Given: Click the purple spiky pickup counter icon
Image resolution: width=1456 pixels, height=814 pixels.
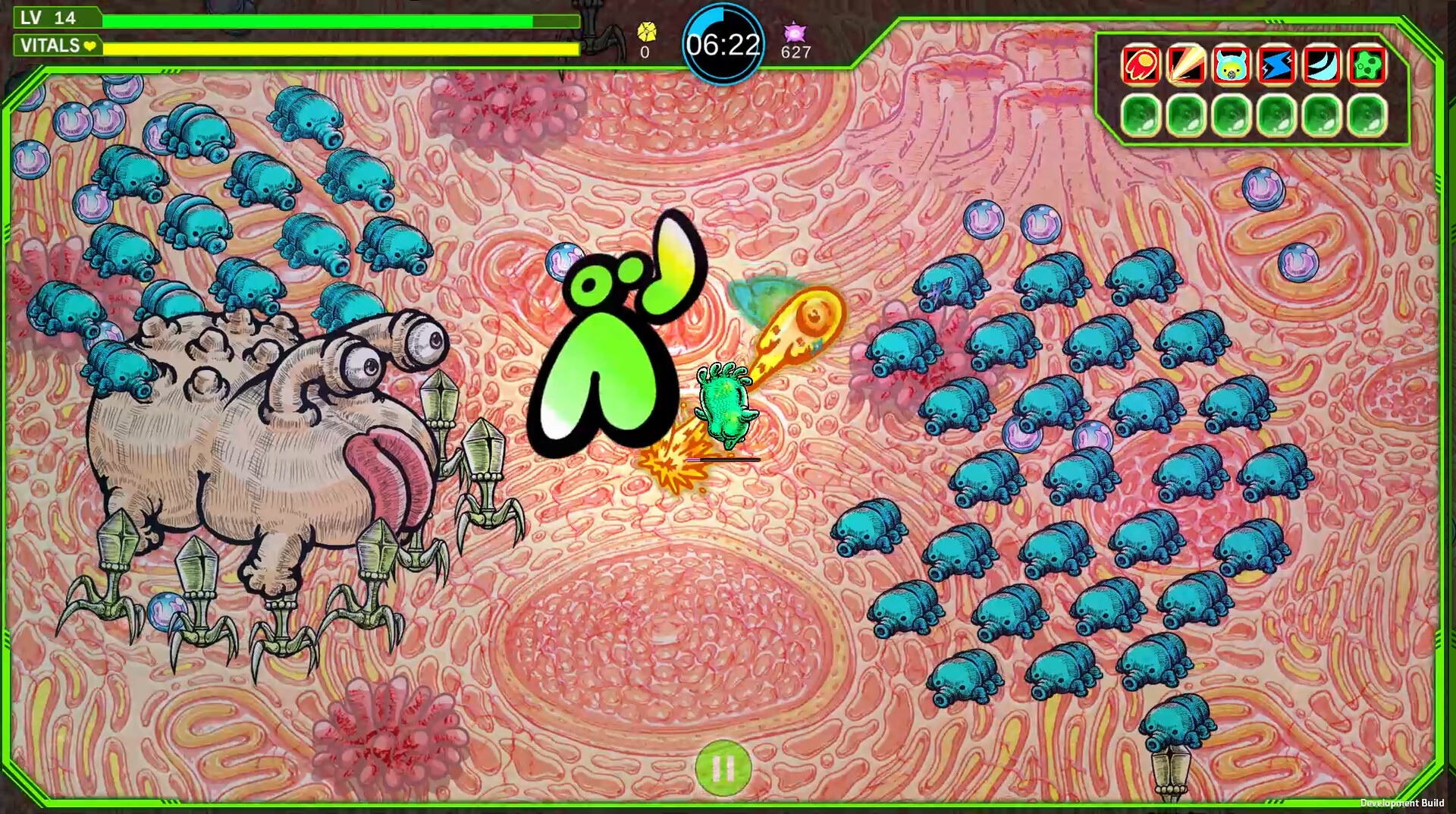Looking at the screenshot, I should click(795, 32).
